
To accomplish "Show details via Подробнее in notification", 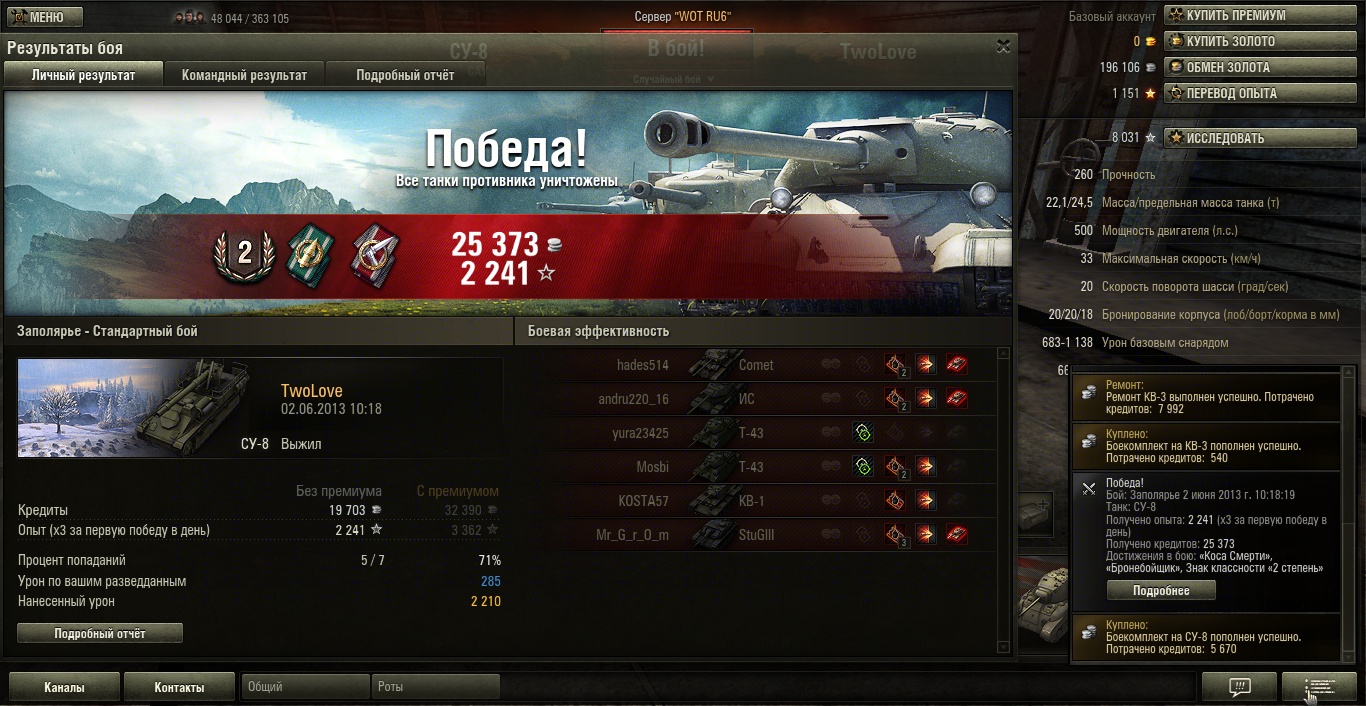I will 1161,590.
